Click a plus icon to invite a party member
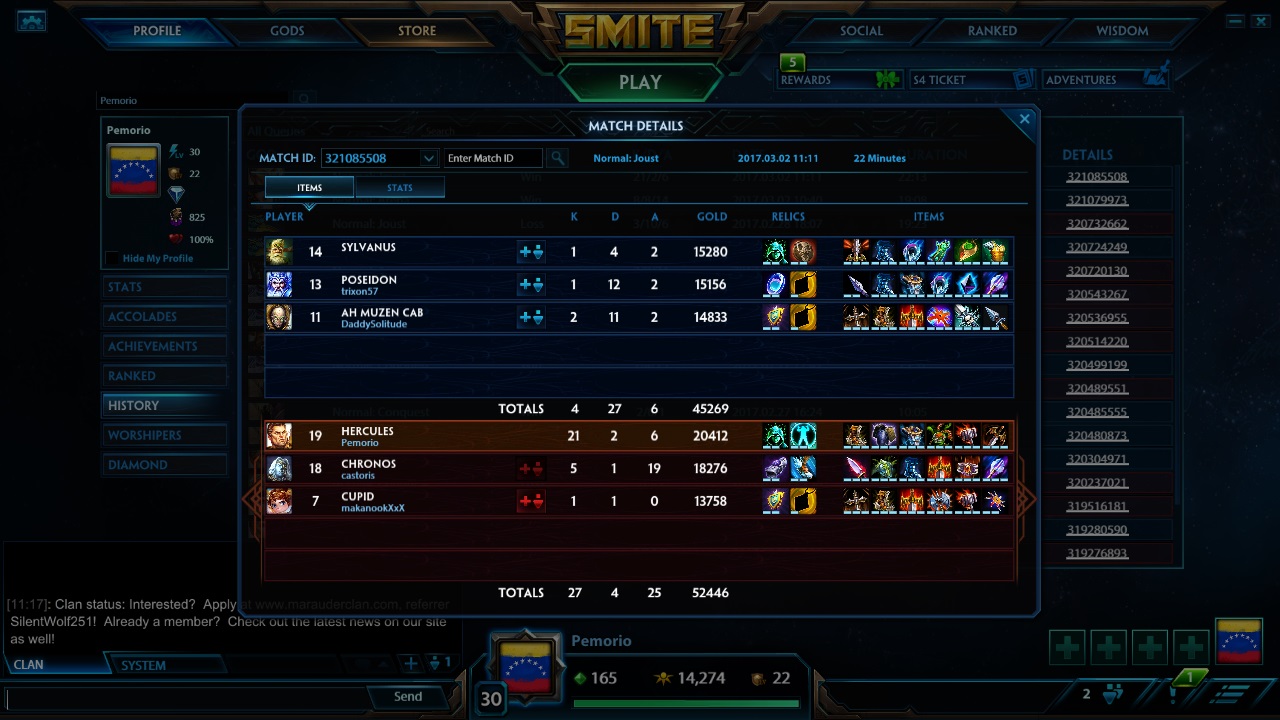This screenshot has width=1280, height=720. [1067, 646]
